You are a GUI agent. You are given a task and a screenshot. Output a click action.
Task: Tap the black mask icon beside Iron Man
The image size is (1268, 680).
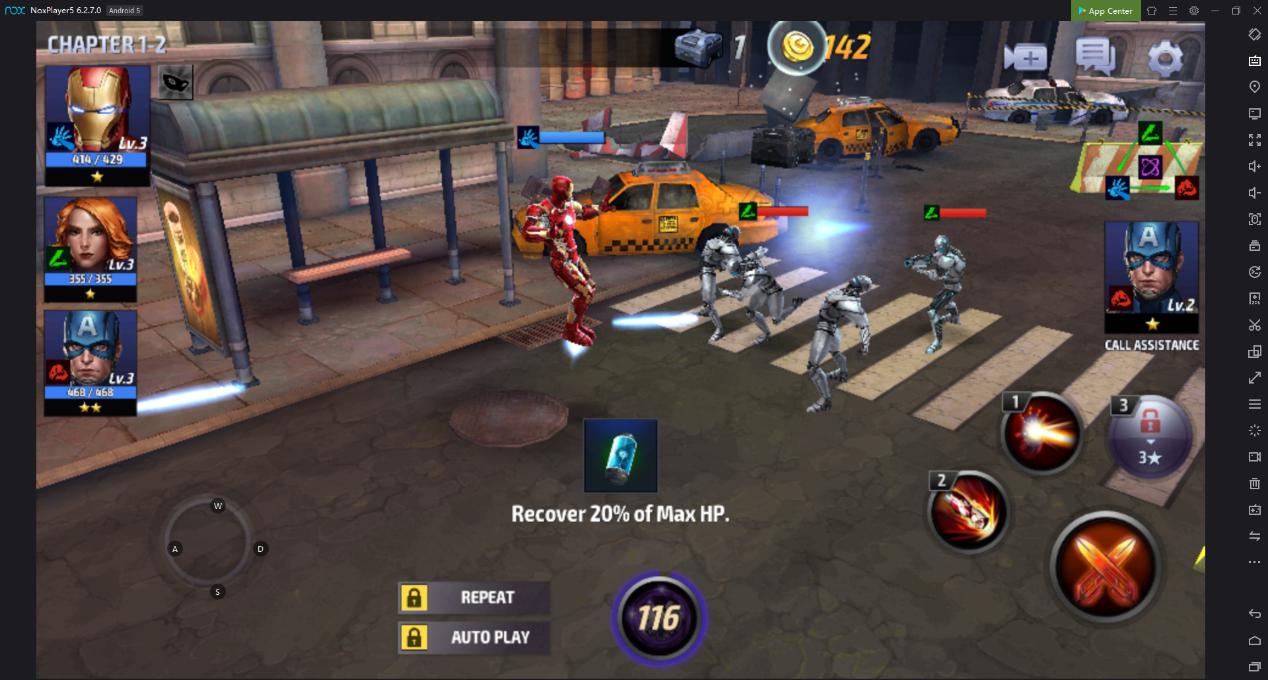pos(175,83)
